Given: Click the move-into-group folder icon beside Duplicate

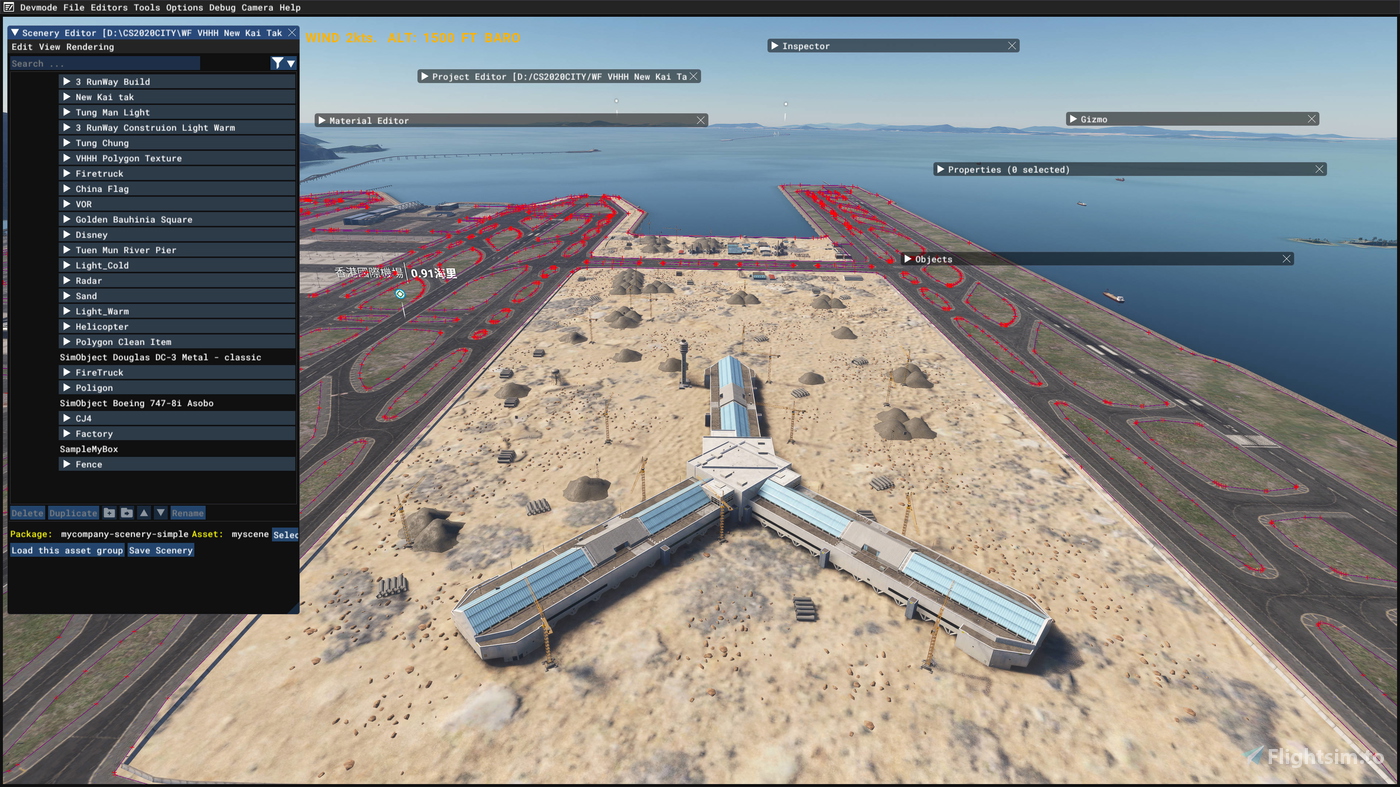Looking at the screenshot, I should point(108,512).
